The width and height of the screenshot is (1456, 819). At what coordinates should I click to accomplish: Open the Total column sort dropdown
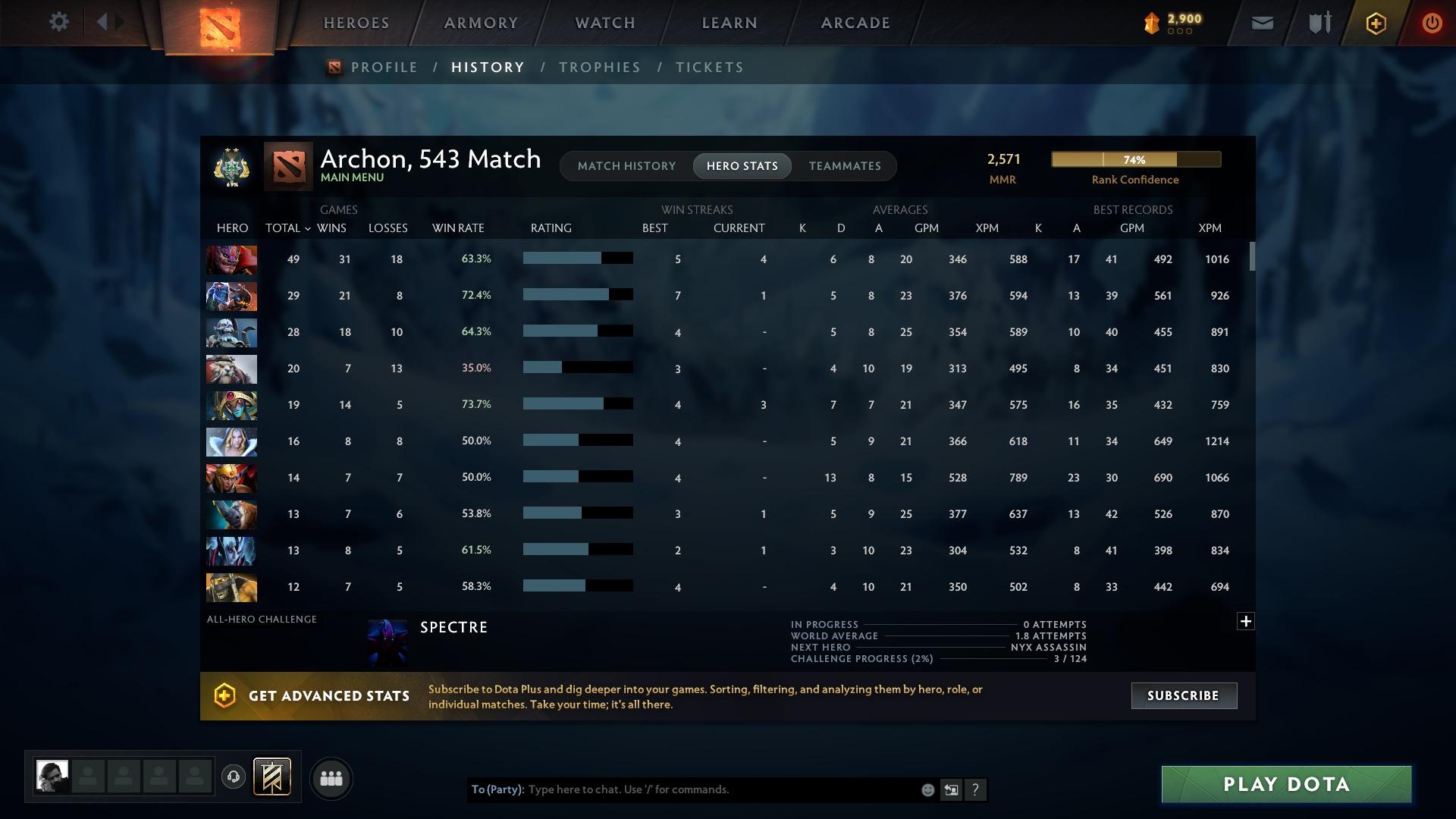287,227
